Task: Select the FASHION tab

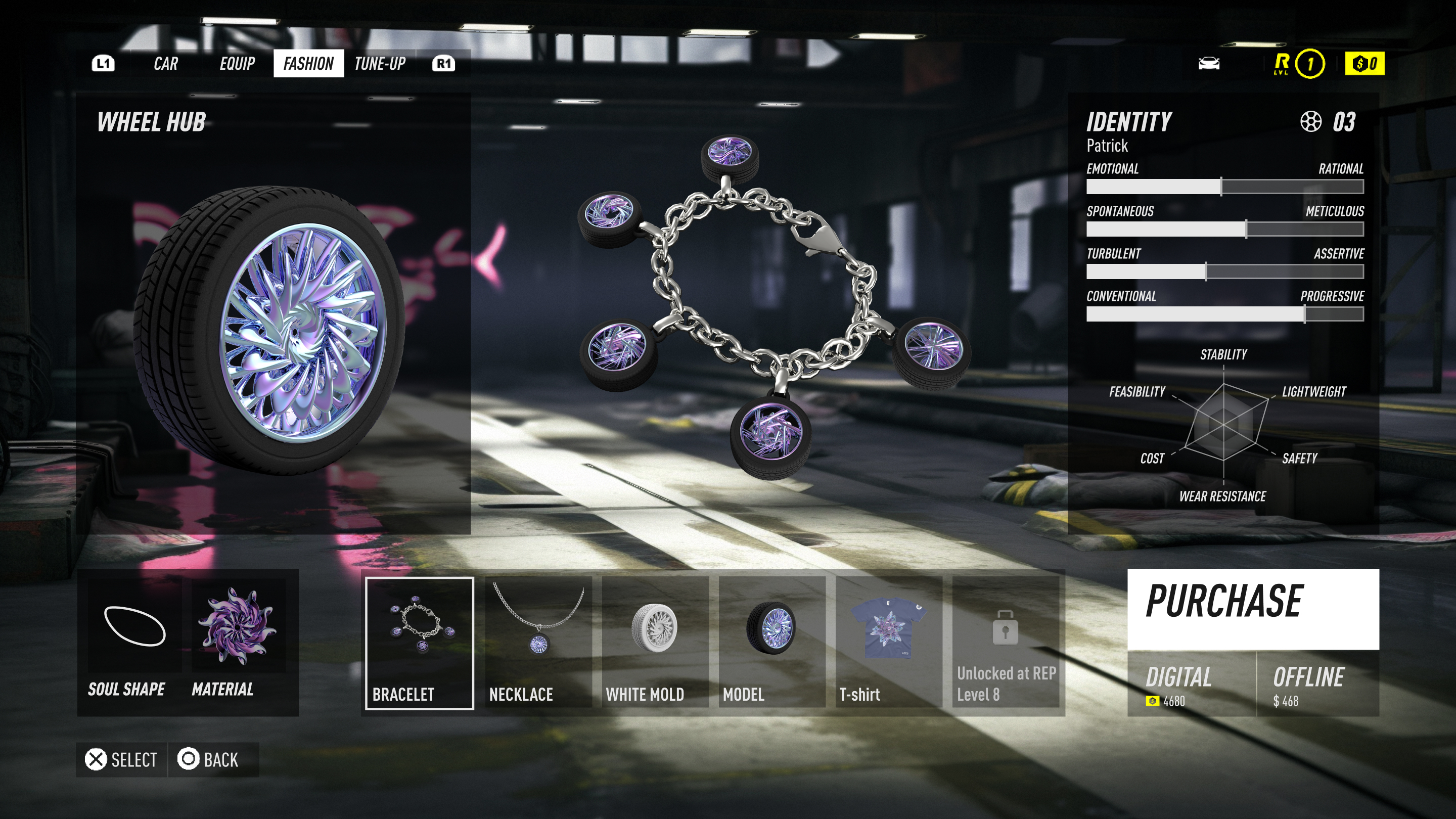Action: click(x=308, y=63)
